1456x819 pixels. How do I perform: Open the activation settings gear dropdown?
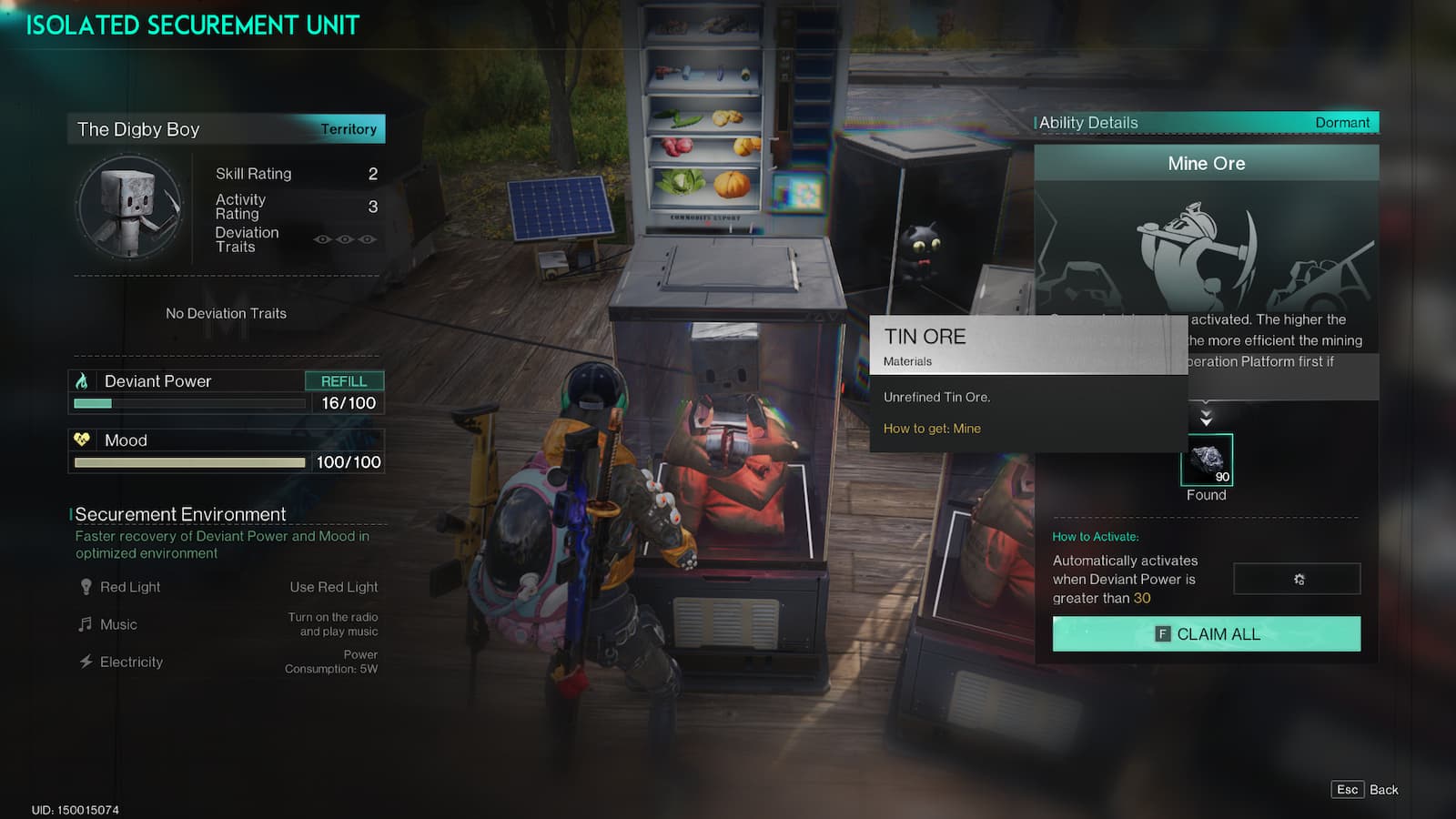pyautogui.click(x=1297, y=579)
